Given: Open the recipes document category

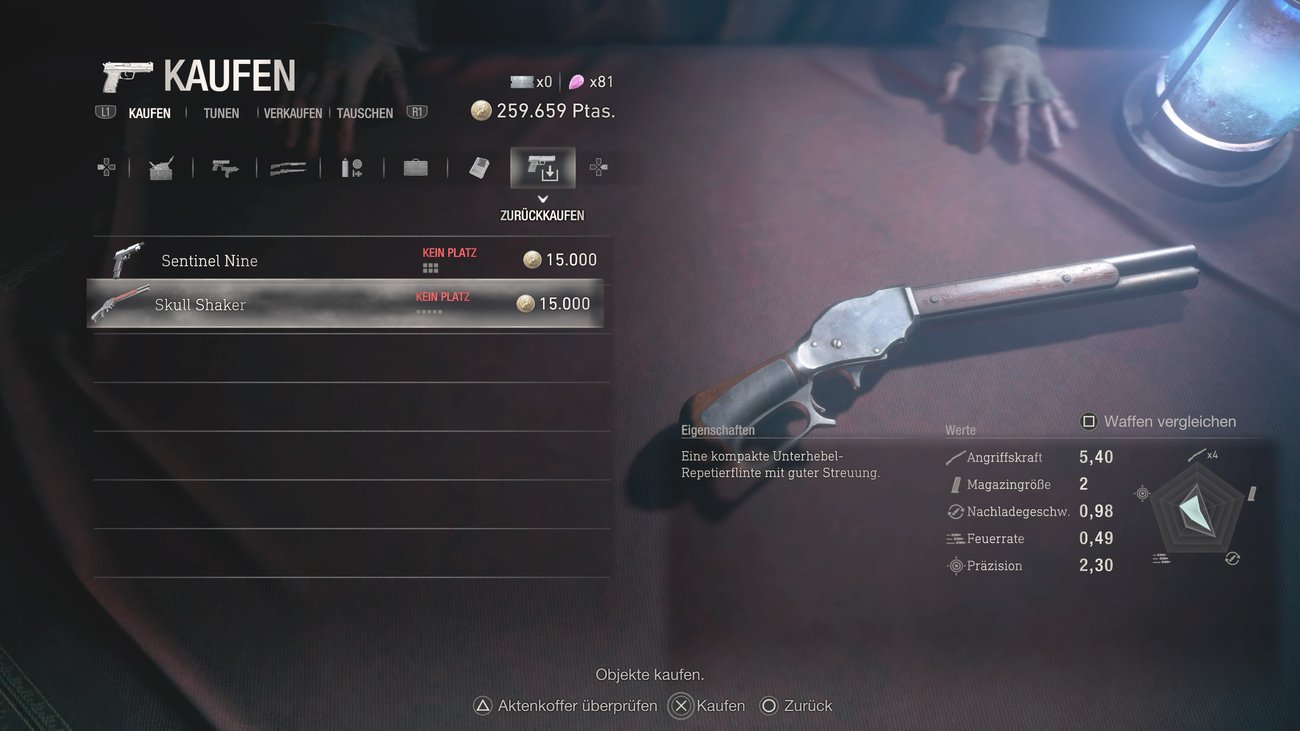Looking at the screenshot, I should (x=479, y=168).
